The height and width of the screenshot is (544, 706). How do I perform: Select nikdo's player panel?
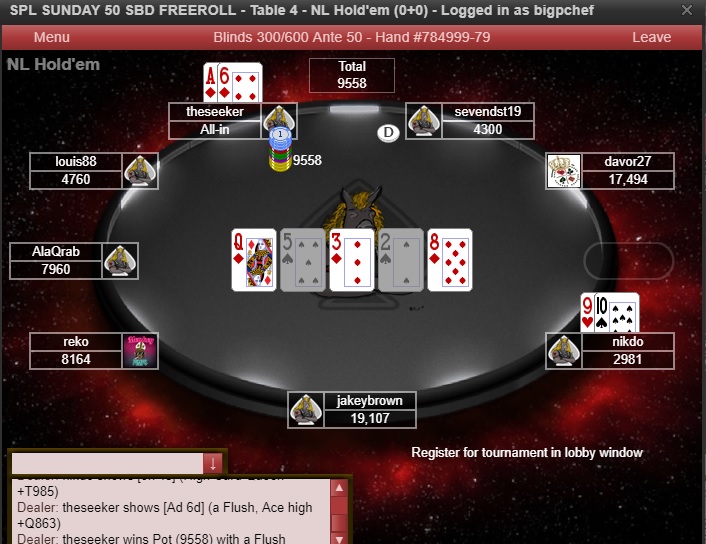click(627, 350)
